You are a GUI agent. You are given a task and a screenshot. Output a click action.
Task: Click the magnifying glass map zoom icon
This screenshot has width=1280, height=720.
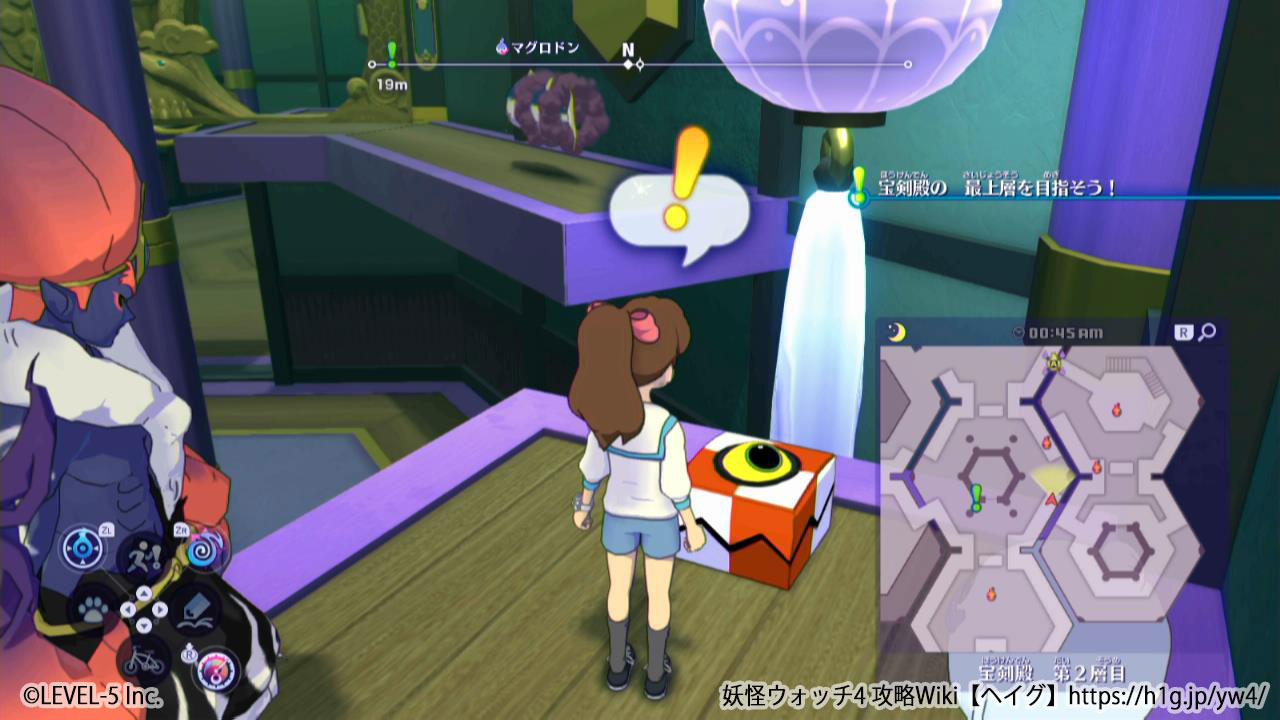click(1208, 333)
